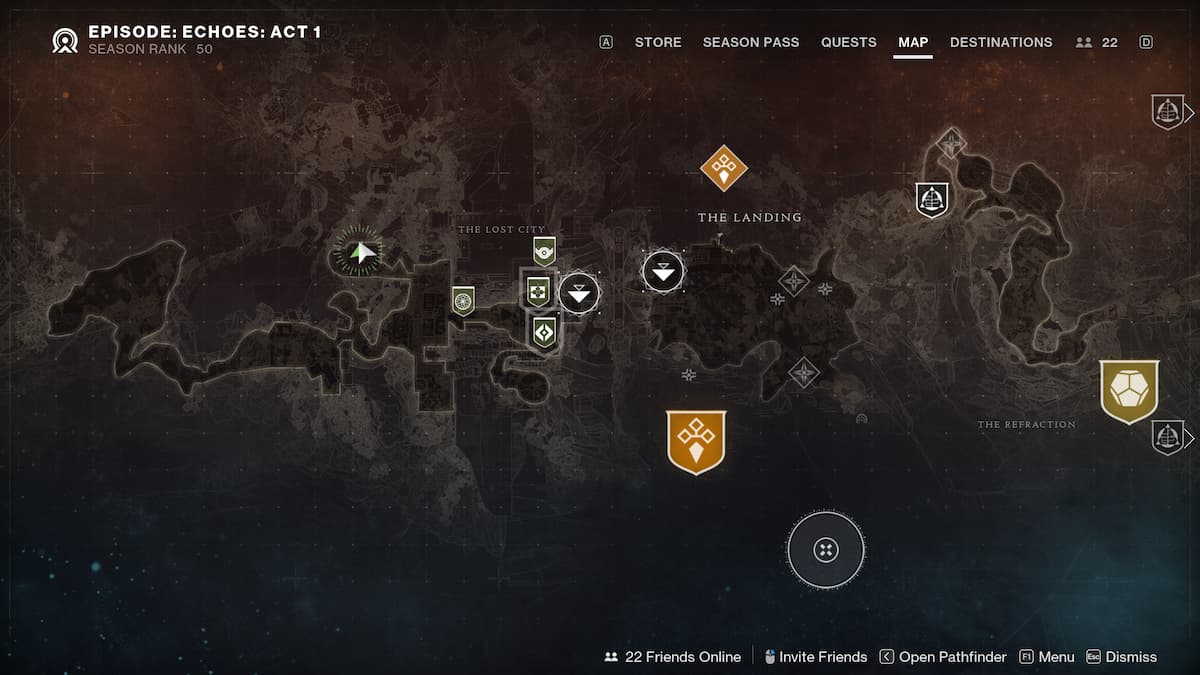Screen dimensions: 1200x675
Task: Switch to the Season Pass tab
Action: (750, 42)
